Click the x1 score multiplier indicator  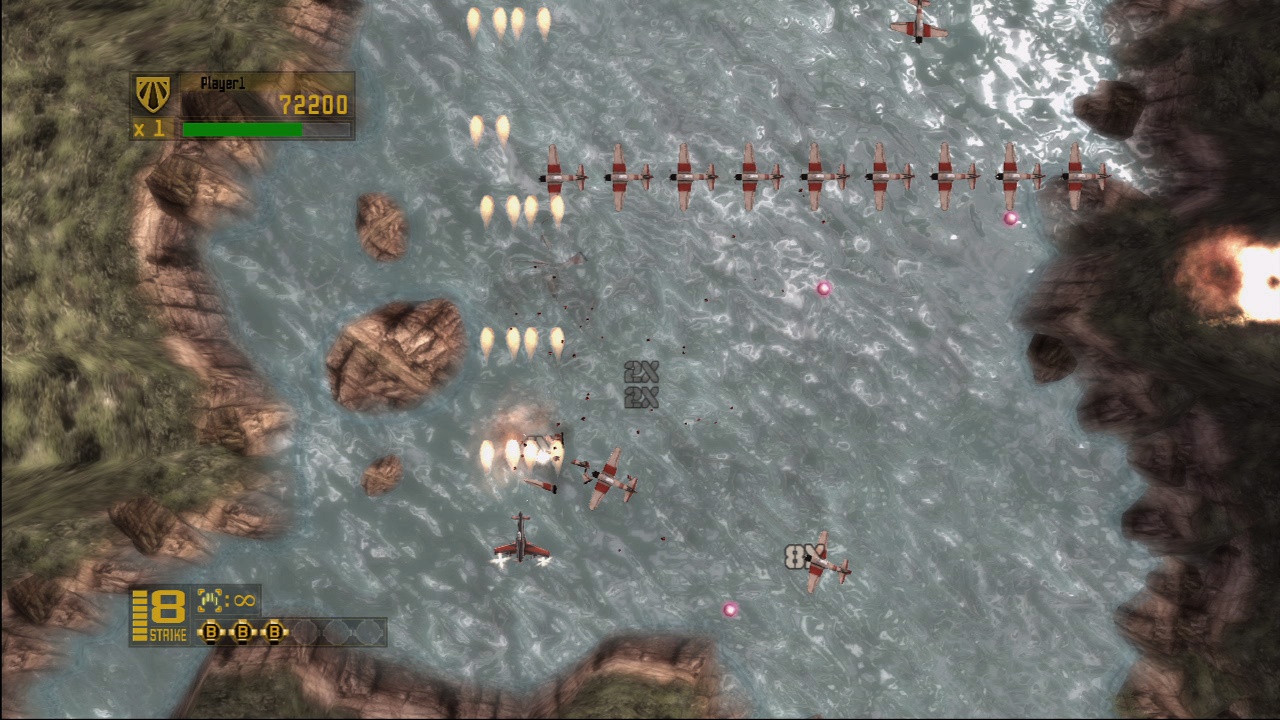tap(152, 129)
